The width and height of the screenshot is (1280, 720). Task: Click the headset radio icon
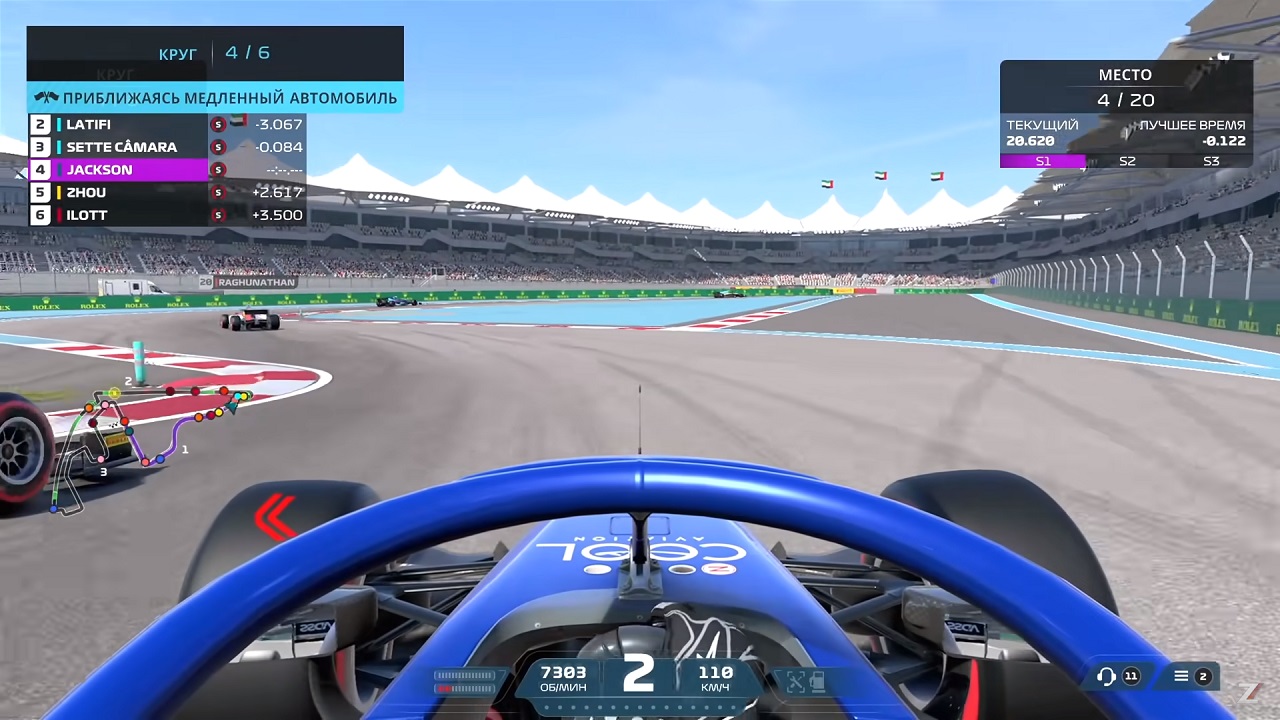tap(1106, 676)
